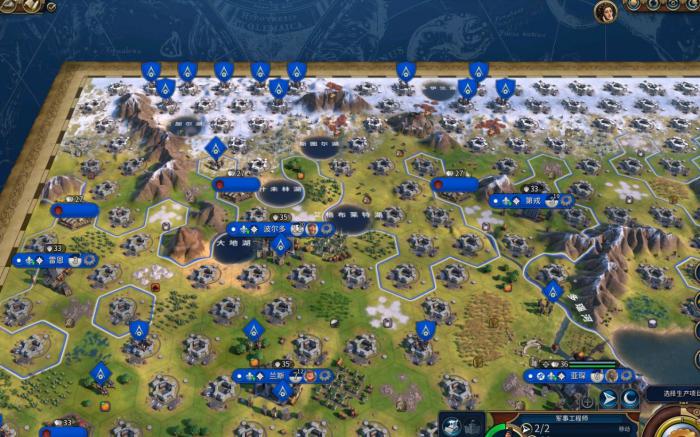This screenshot has width=700, height=437.
Task: Select the 雷恩 city banner
Action: [x=55, y=260]
